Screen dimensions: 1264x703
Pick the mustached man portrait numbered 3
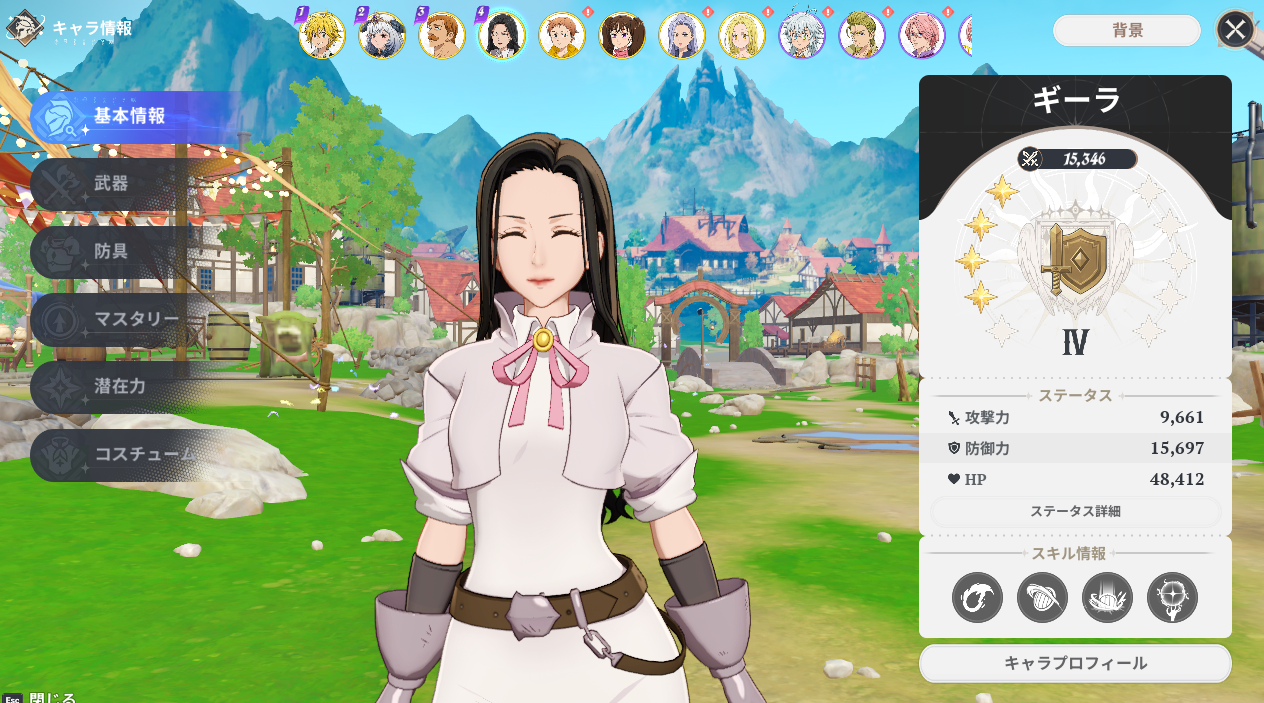tap(442, 36)
